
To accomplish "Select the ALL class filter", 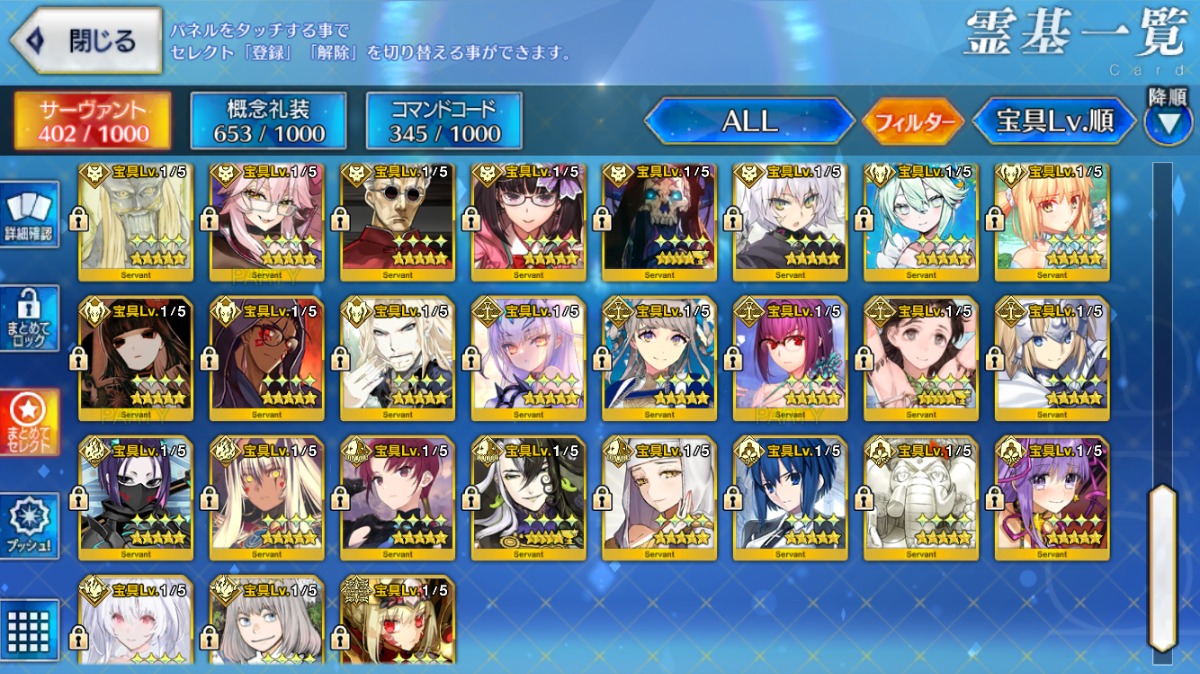I will click(750, 121).
